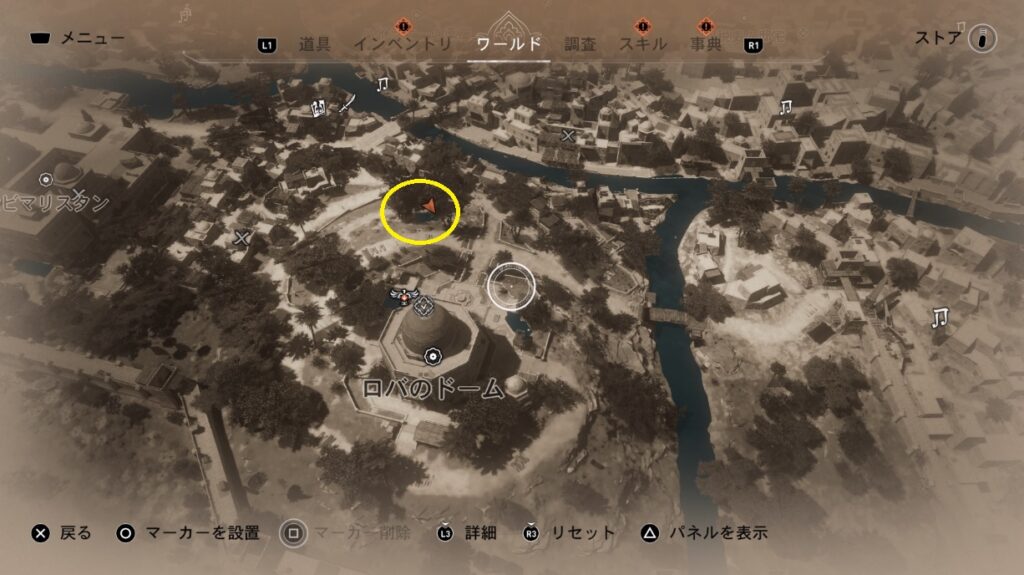Click the orange player arrow marker
Screen dimensions: 1024x575
click(x=428, y=206)
